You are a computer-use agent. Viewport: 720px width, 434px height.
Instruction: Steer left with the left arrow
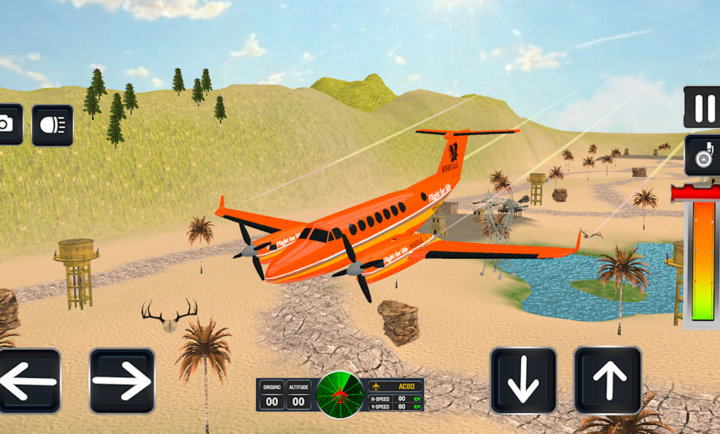point(27,381)
